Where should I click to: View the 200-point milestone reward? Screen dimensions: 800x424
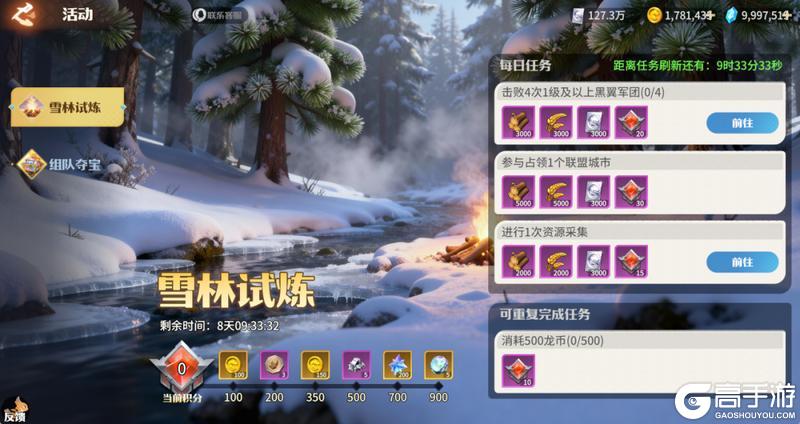click(x=274, y=365)
